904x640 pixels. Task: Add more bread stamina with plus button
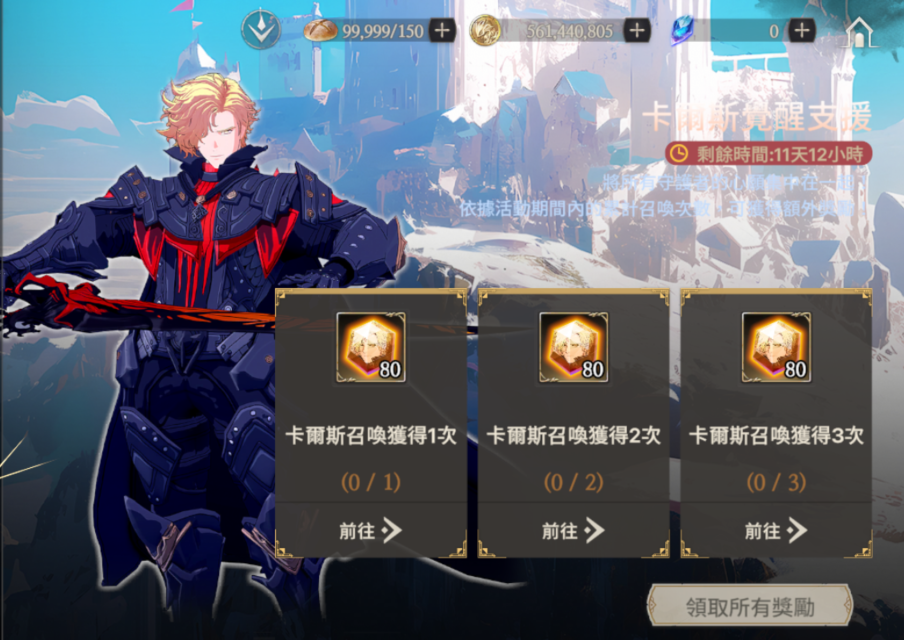pyautogui.click(x=442, y=31)
